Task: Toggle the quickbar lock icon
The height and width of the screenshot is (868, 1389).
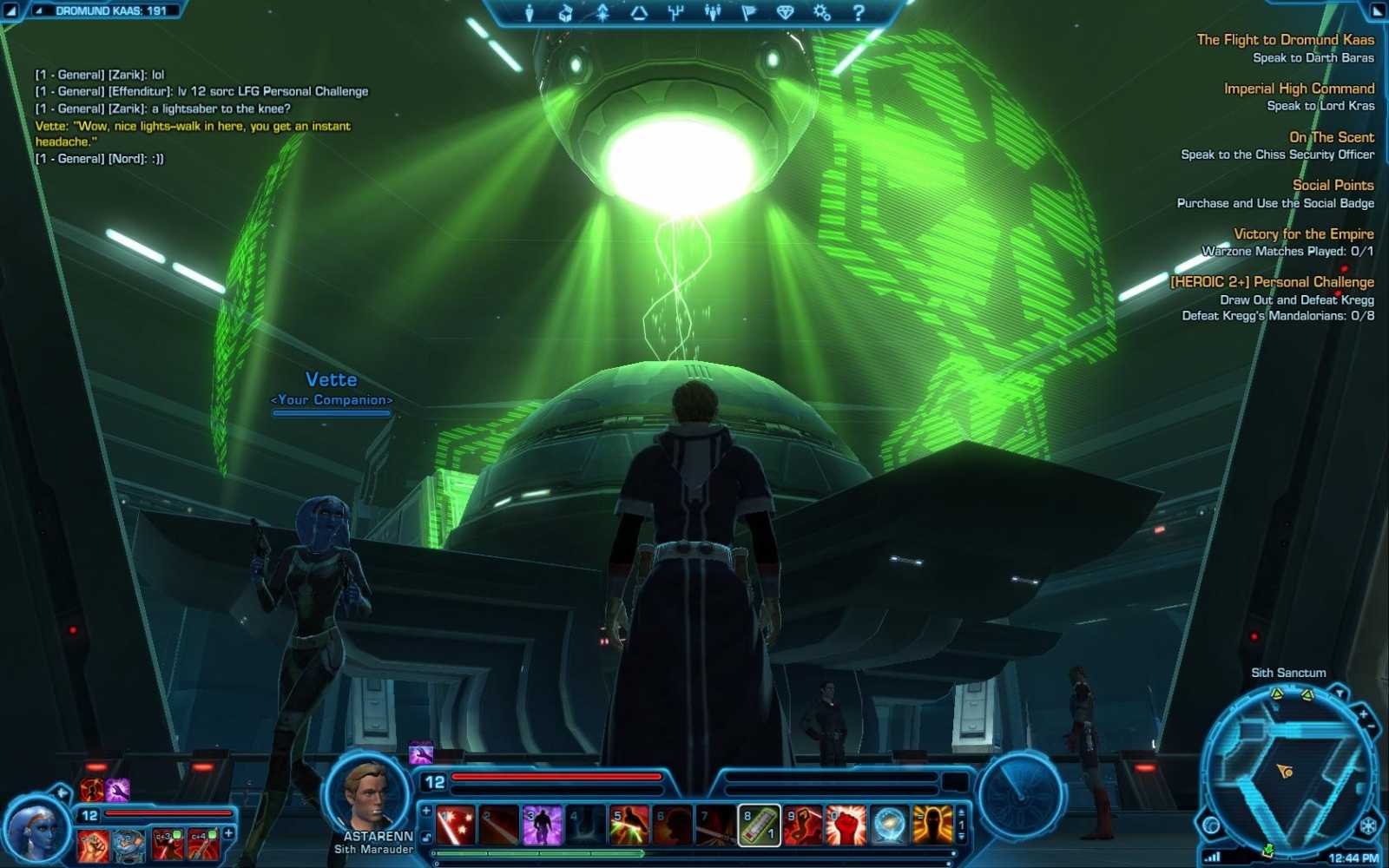Action: [425, 837]
